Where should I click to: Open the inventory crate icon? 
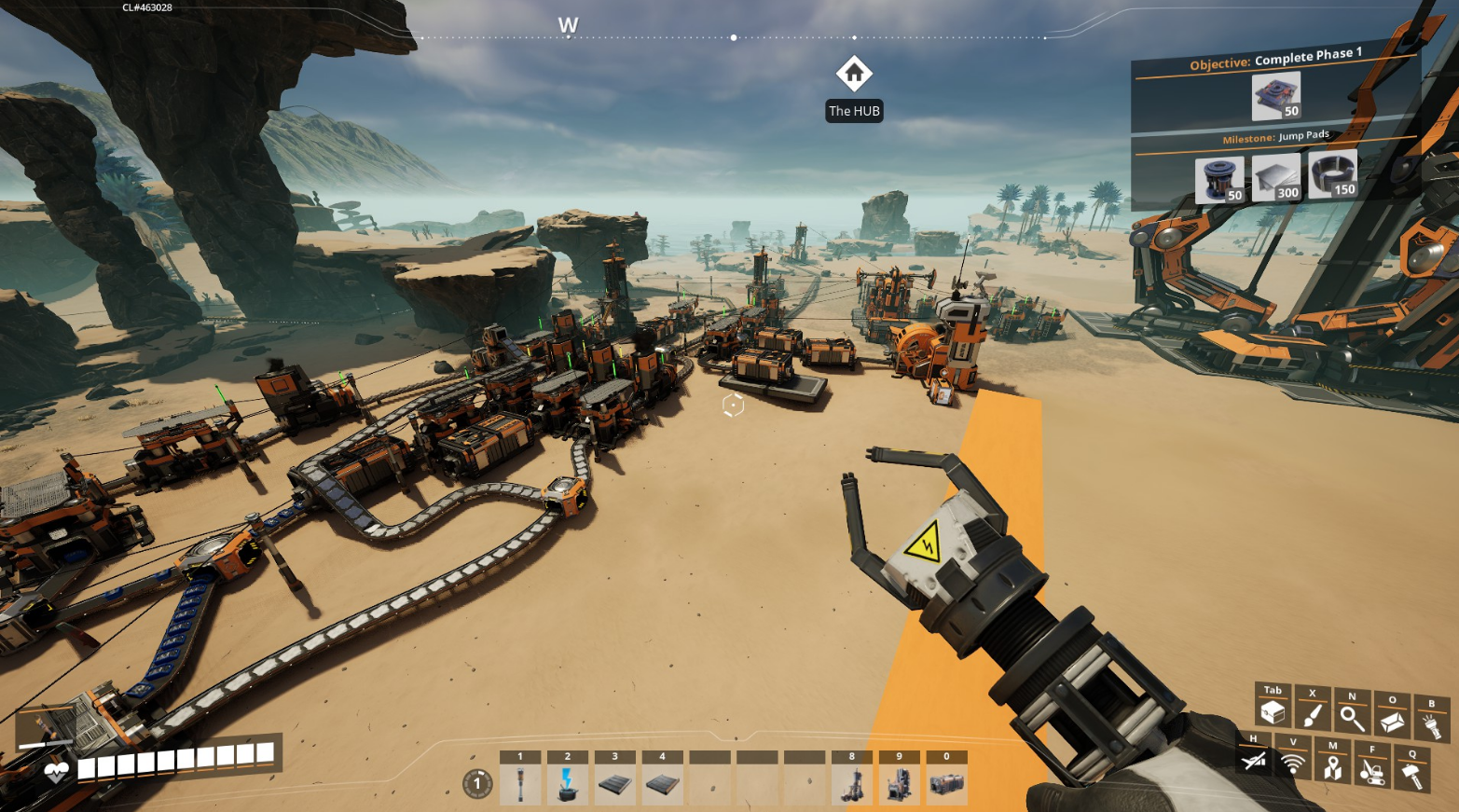tap(1273, 713)
